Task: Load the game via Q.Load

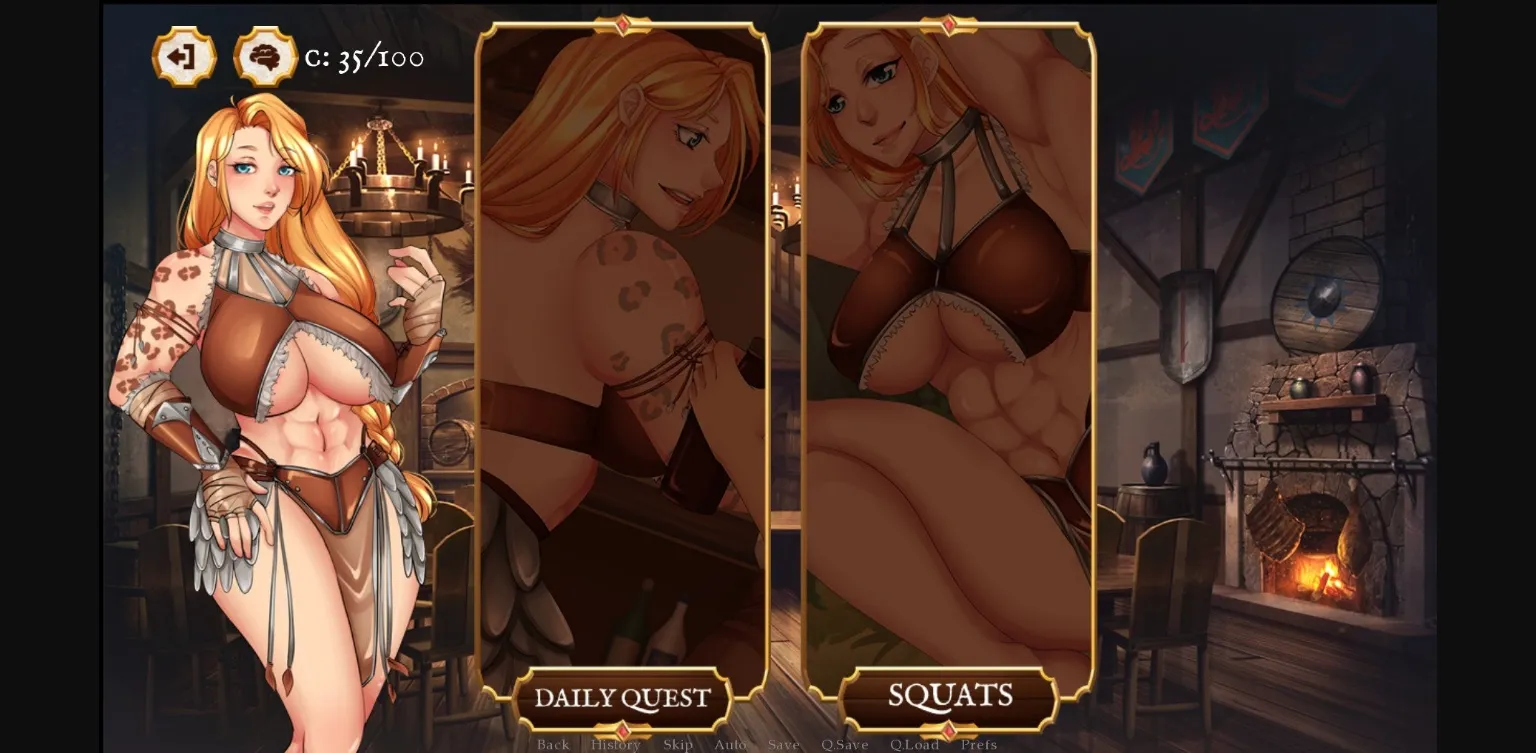Action: [x=913, y=745]
